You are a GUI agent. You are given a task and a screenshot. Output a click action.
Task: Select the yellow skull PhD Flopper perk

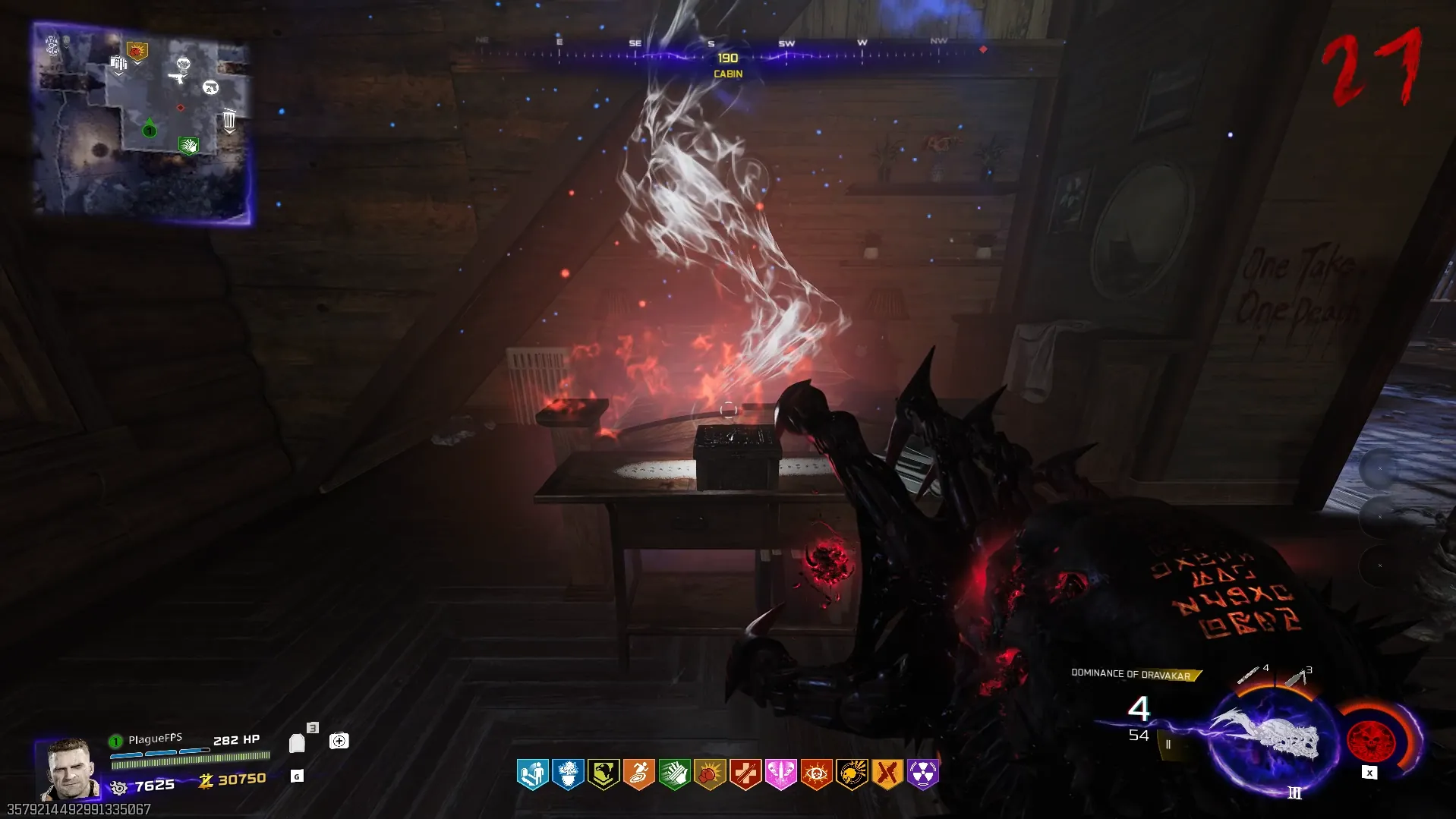(x=852, y=774)
